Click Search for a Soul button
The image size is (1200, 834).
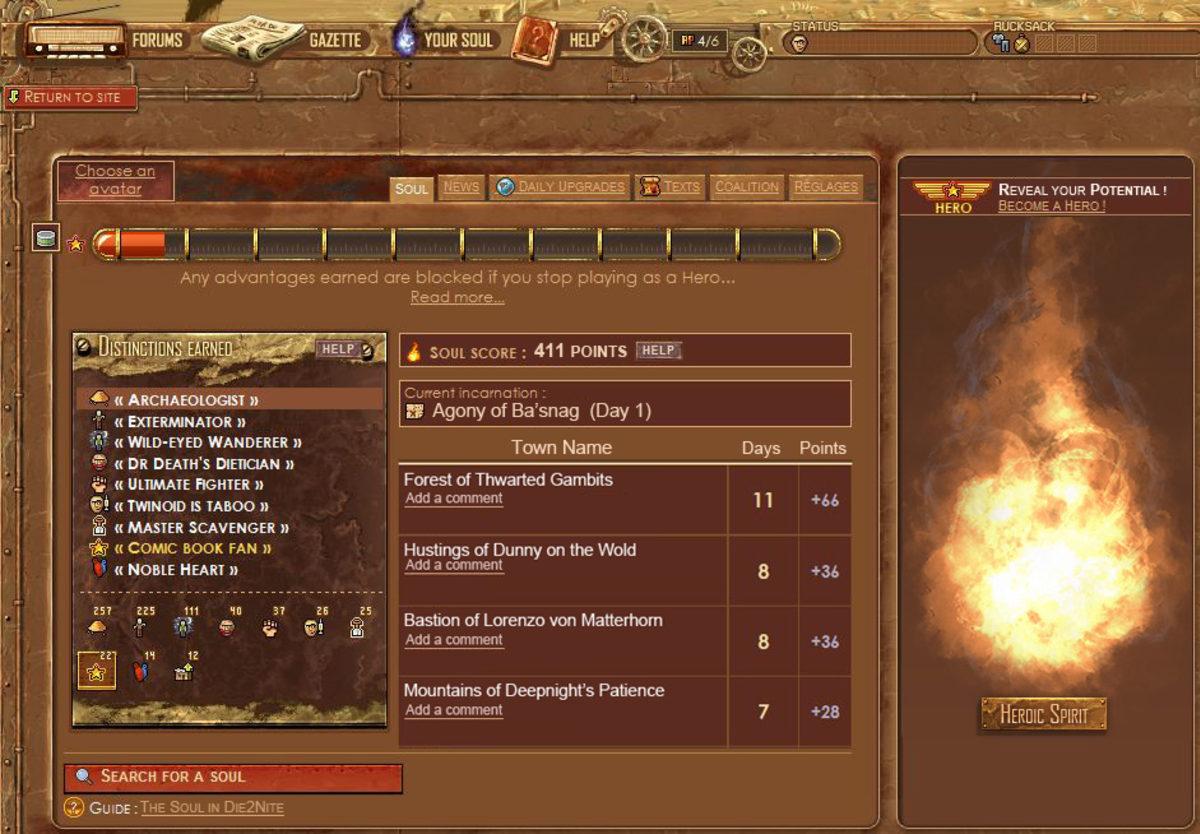(233, 777)
